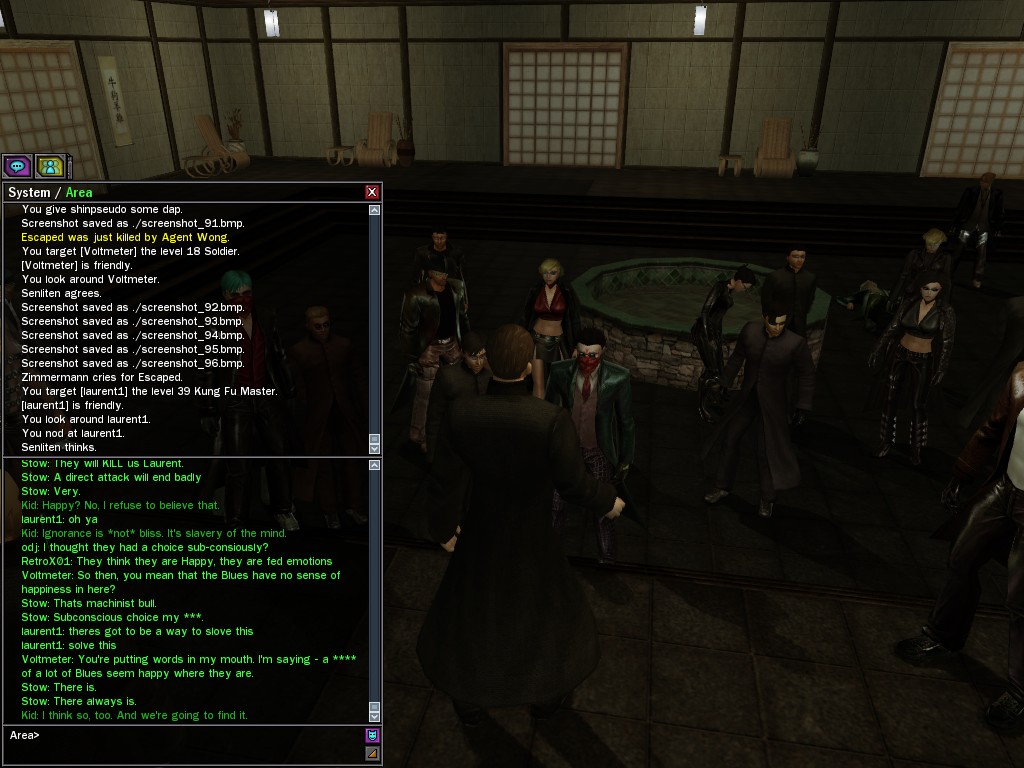This screenshot has height=768, width=1024.
Task: Click the orange triangle resize button
Action: tap(373, 753)
